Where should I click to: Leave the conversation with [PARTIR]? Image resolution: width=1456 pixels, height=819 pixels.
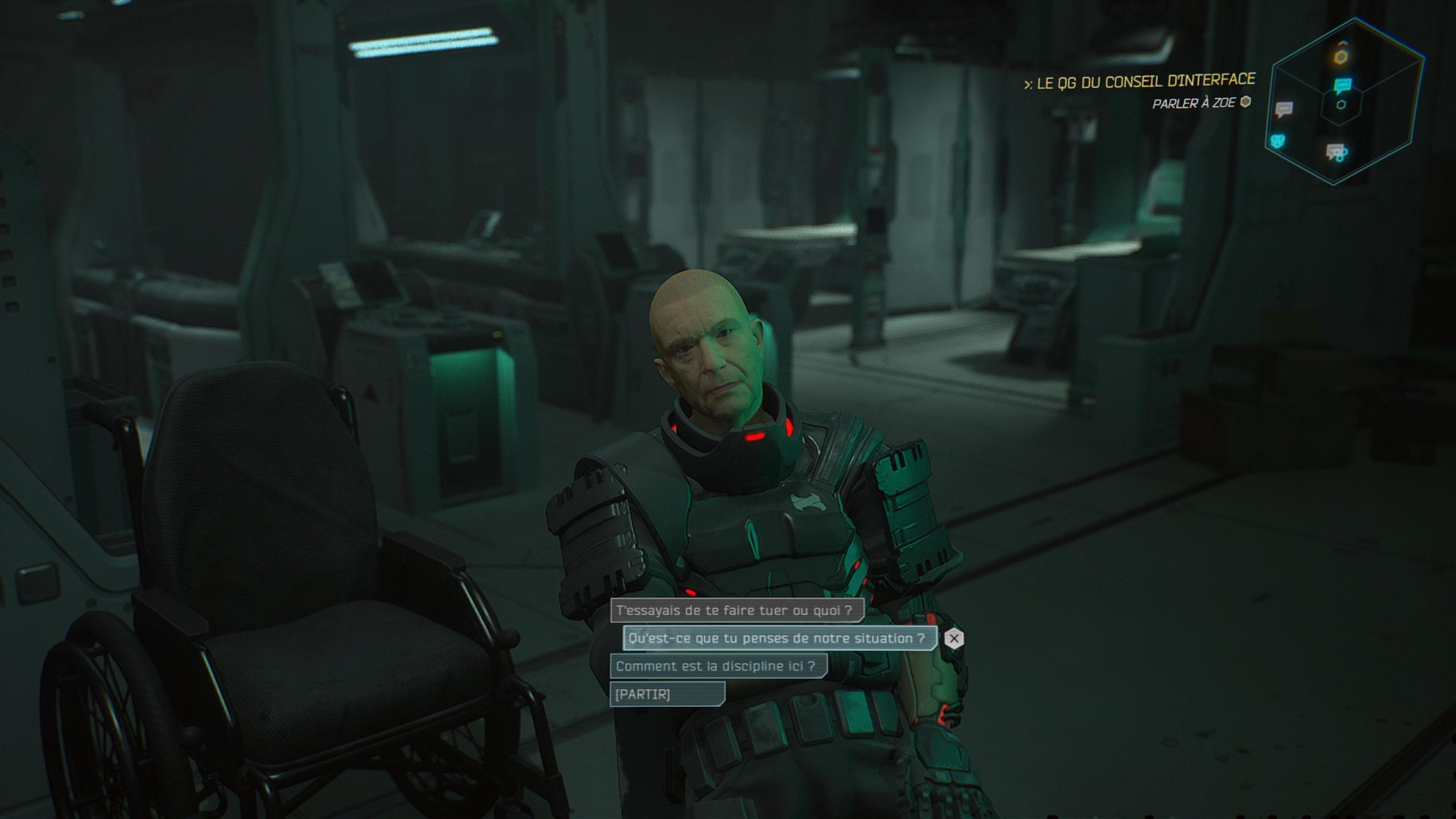[667, 694]
